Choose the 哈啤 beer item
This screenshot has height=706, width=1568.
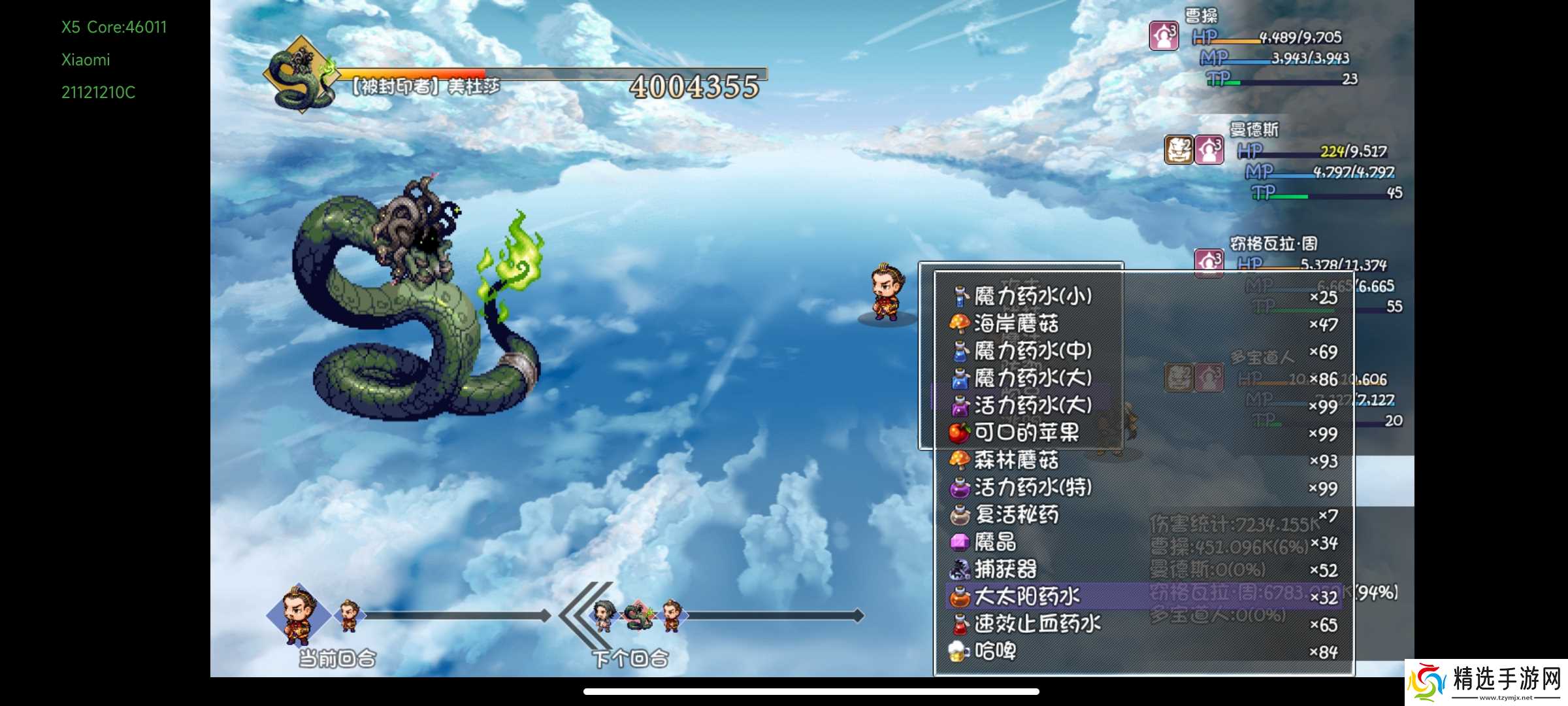[995, 652]
